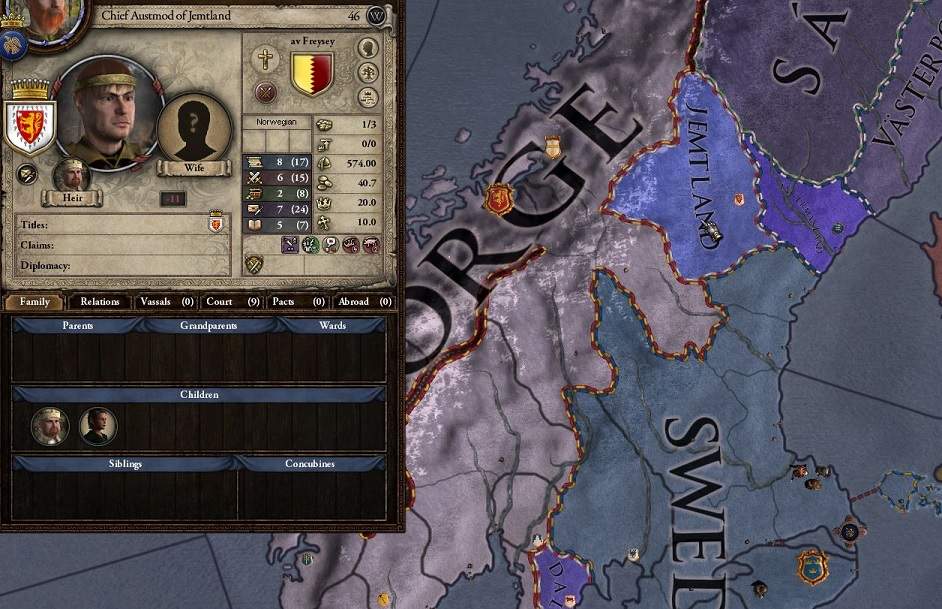Viewport: 942px width, 609px height.
Task: Switch to the Relations tab
Action: pos(100,301)
